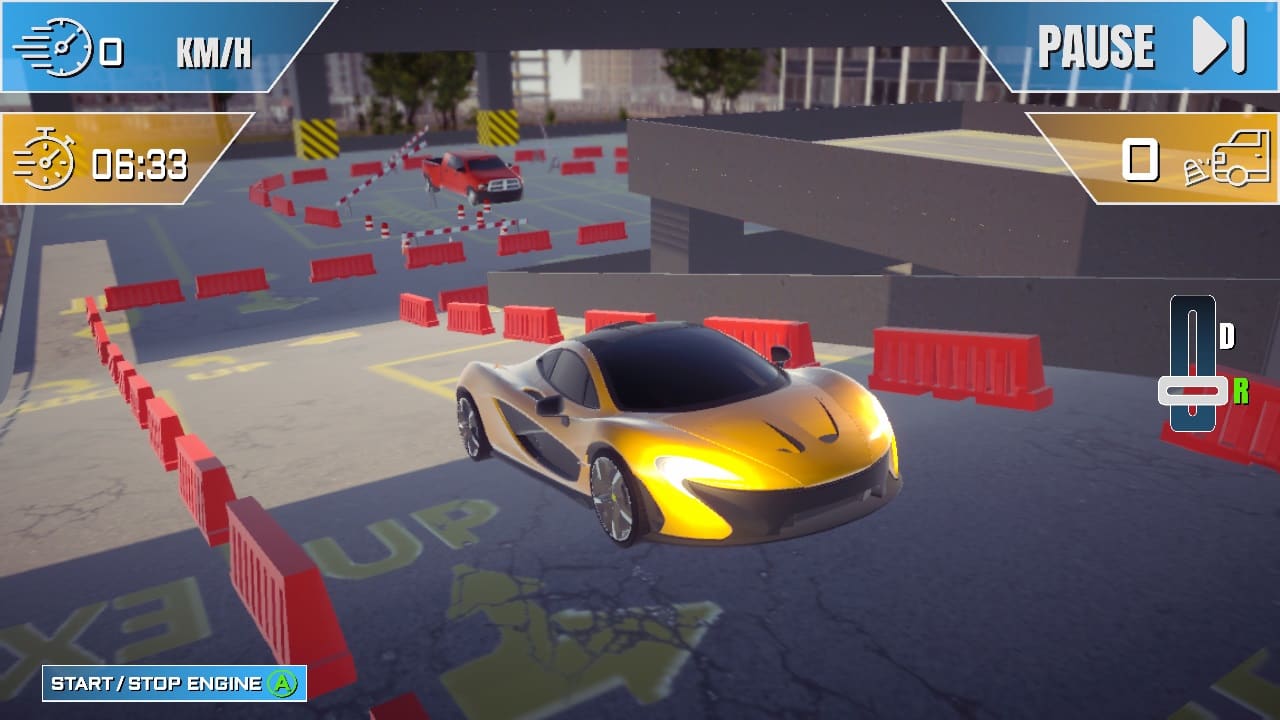The height and width of the screenshot is (720, 1280).
Task: Click the green A button prompt
Action: pyautogui.click(x=286, y=685)
